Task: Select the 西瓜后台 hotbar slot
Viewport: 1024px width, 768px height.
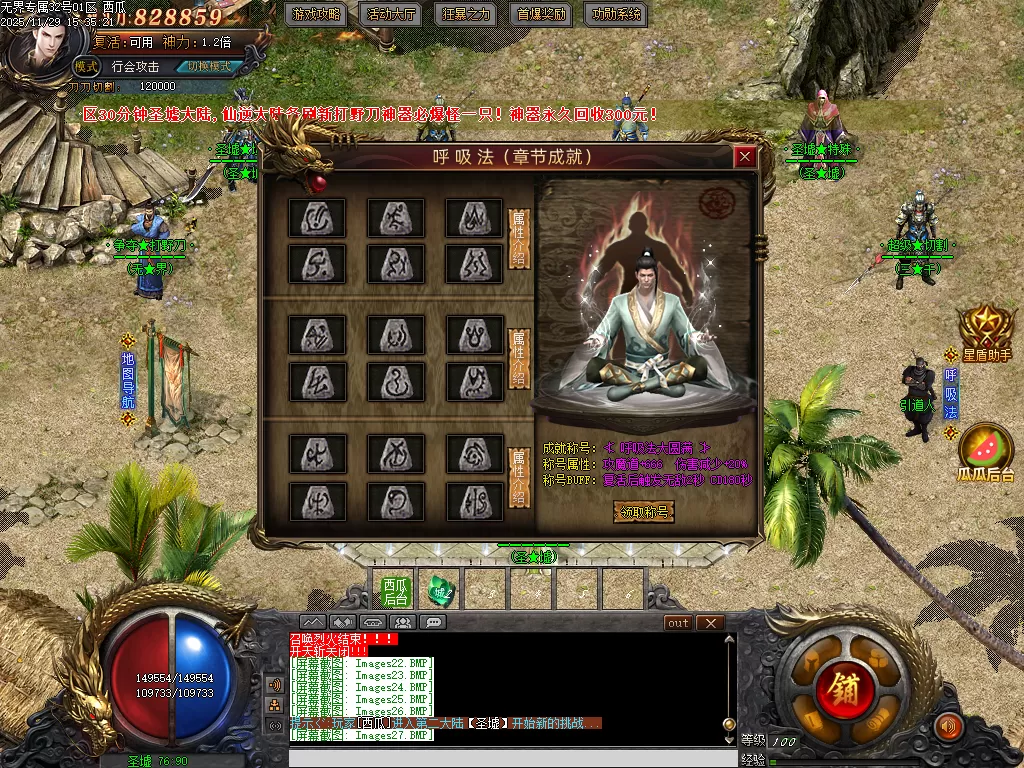Action: (396, 590)
